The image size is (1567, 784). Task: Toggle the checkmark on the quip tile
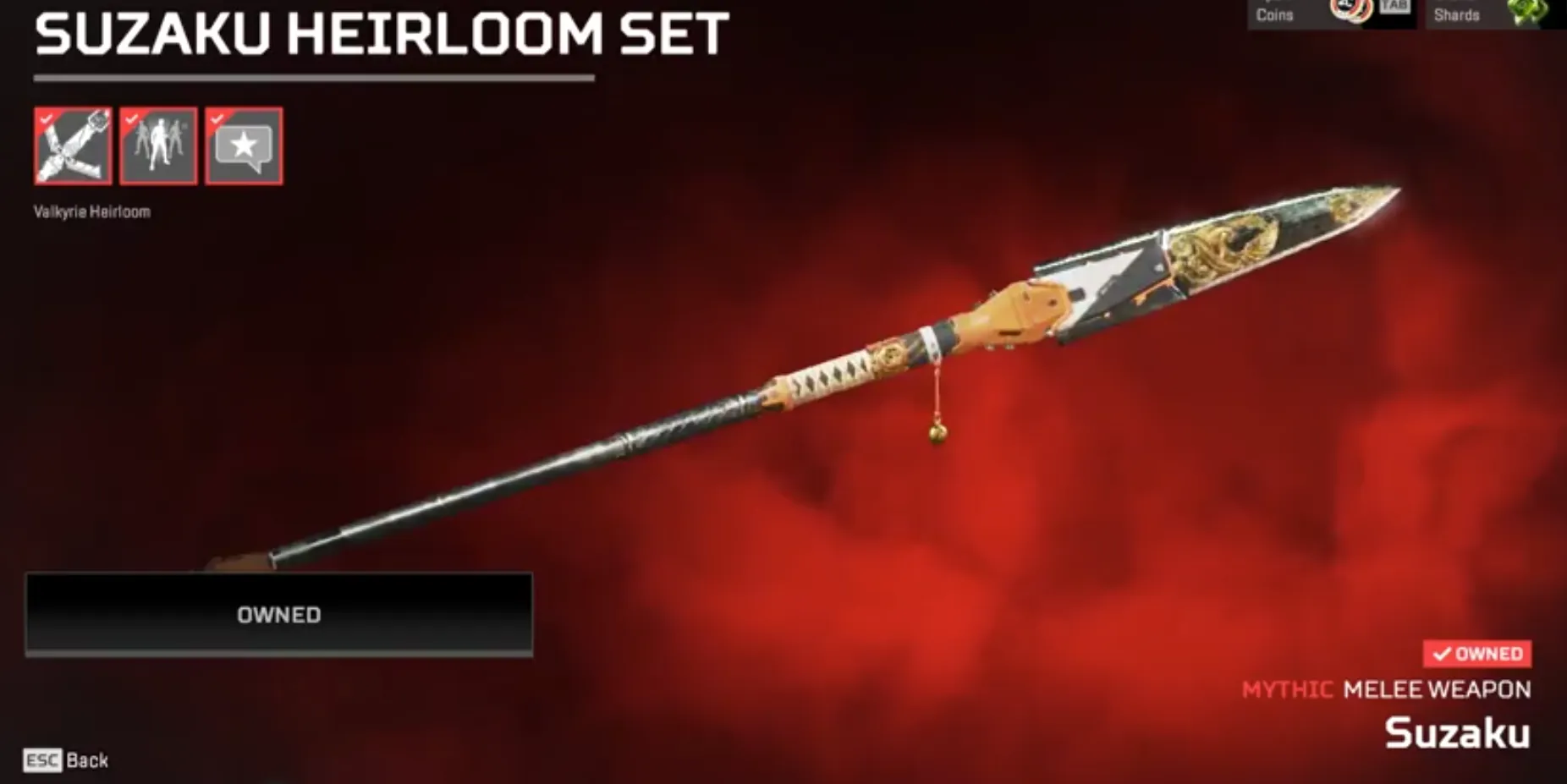point(218,118)
